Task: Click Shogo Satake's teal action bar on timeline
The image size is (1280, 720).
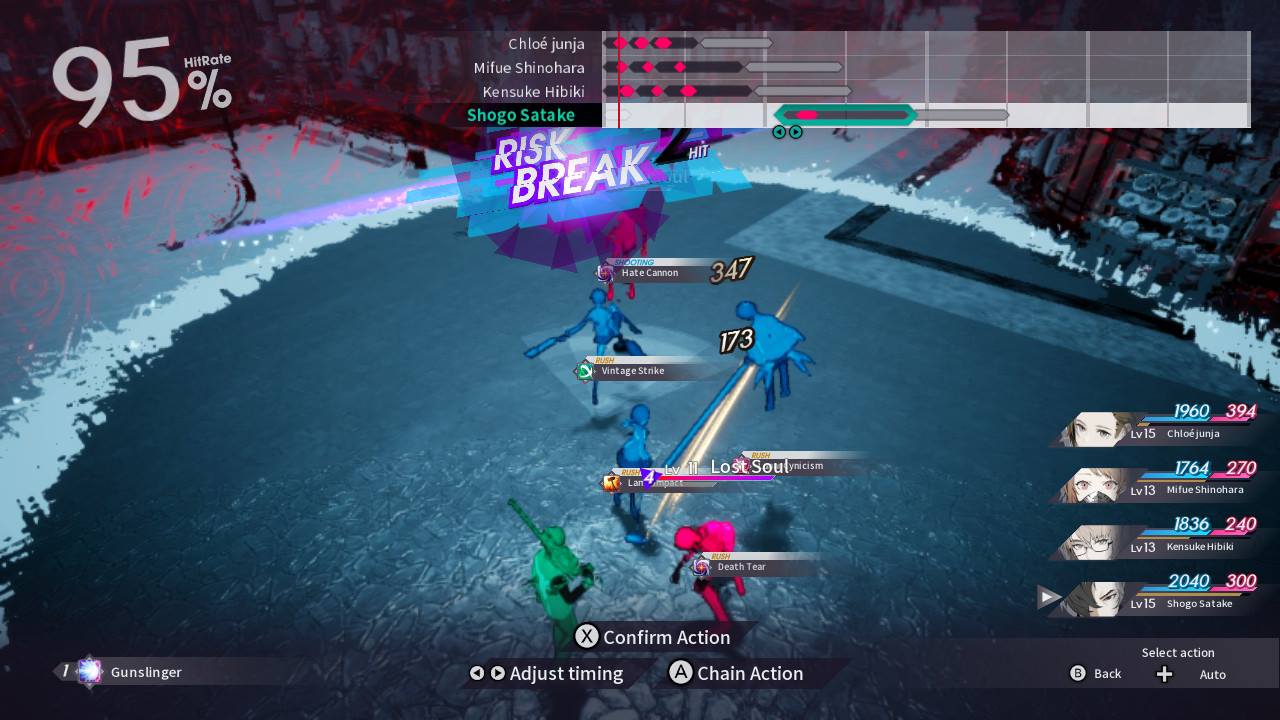Action: 846,115
